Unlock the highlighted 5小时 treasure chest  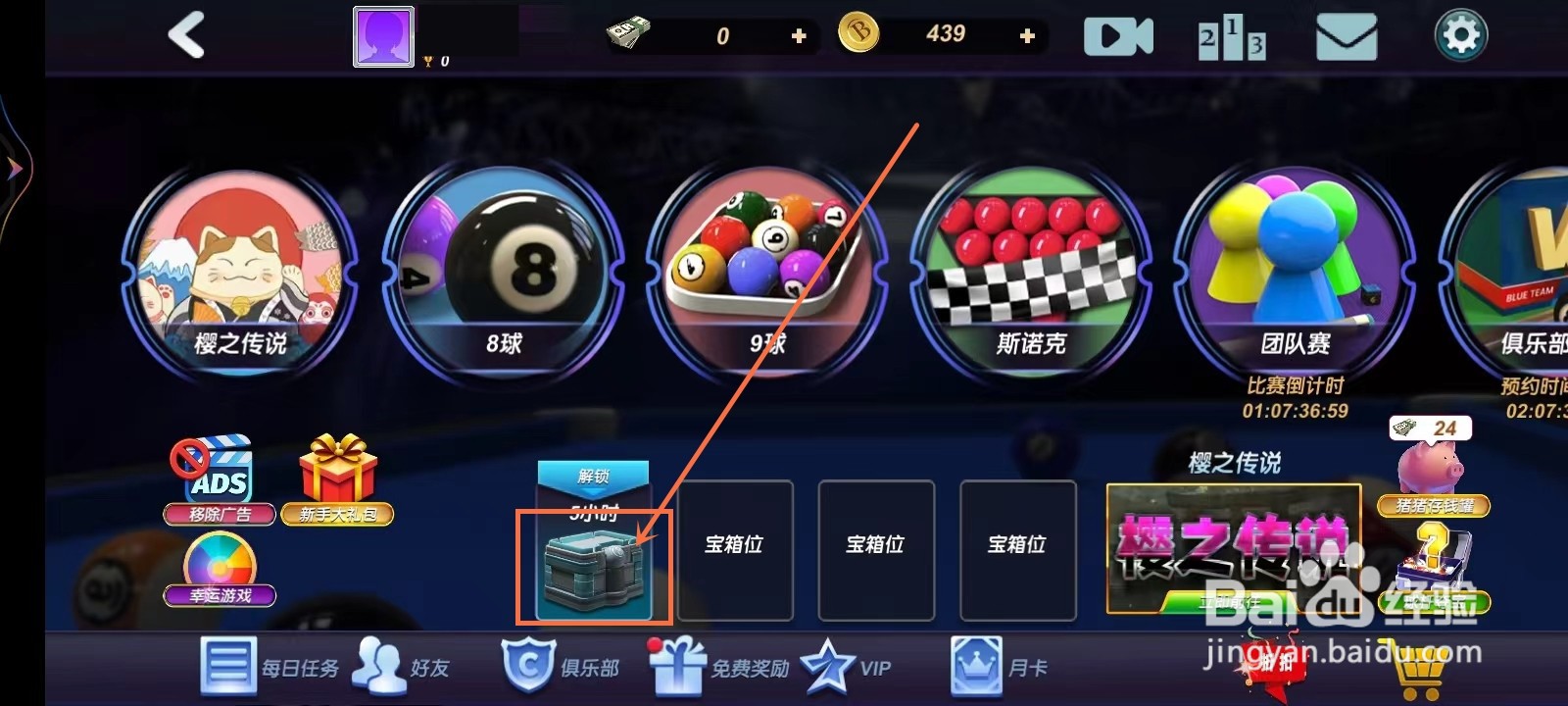[x=591, y=569]
